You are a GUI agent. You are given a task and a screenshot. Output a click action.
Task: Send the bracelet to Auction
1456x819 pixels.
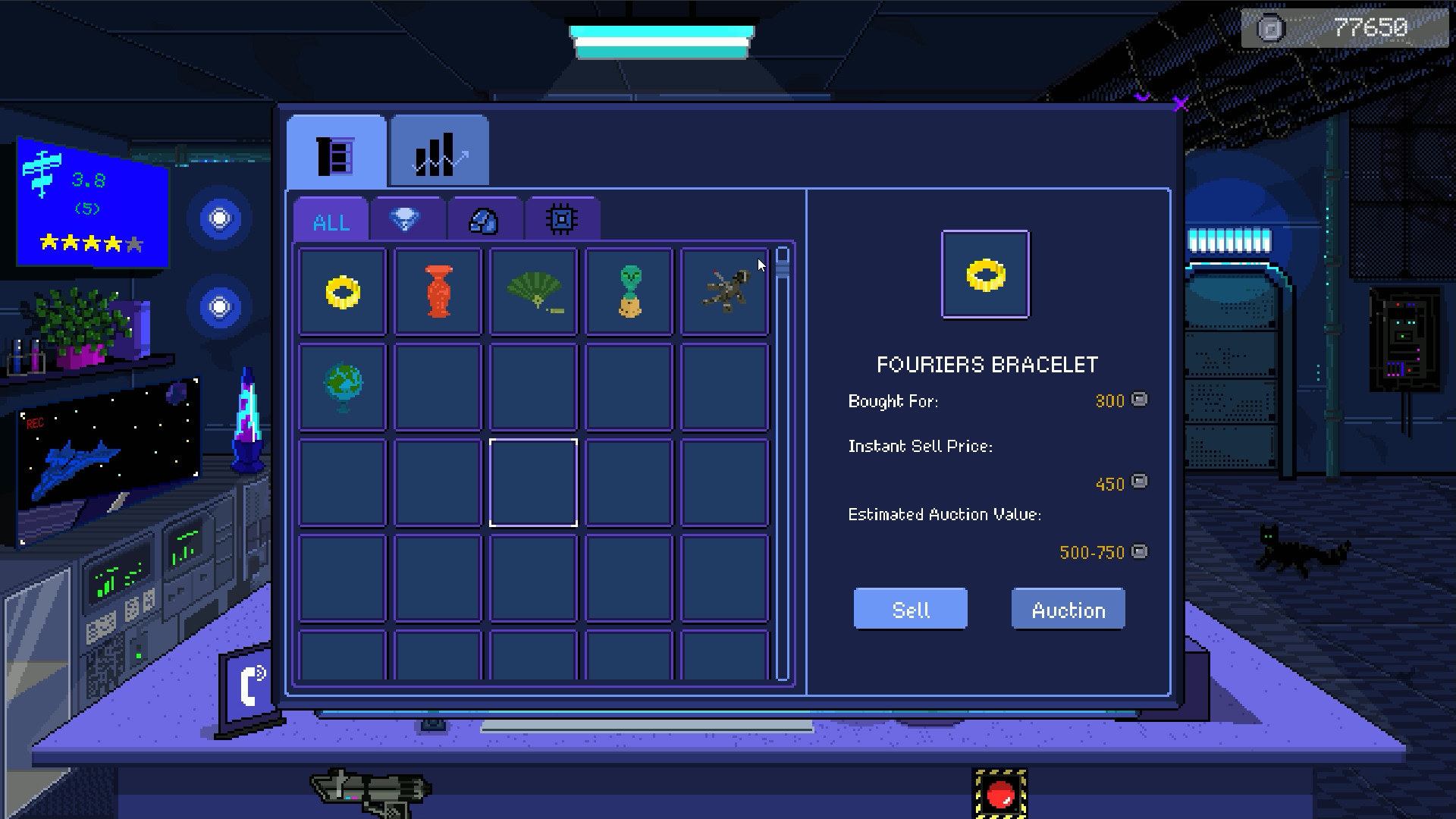pyautogui.click(x=1068, y=608)
